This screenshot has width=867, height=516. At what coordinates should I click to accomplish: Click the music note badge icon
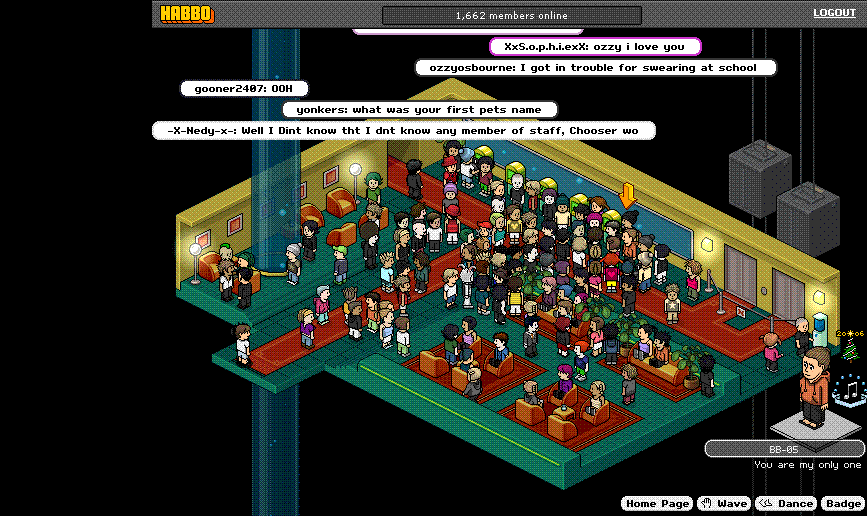pos(851,389)
